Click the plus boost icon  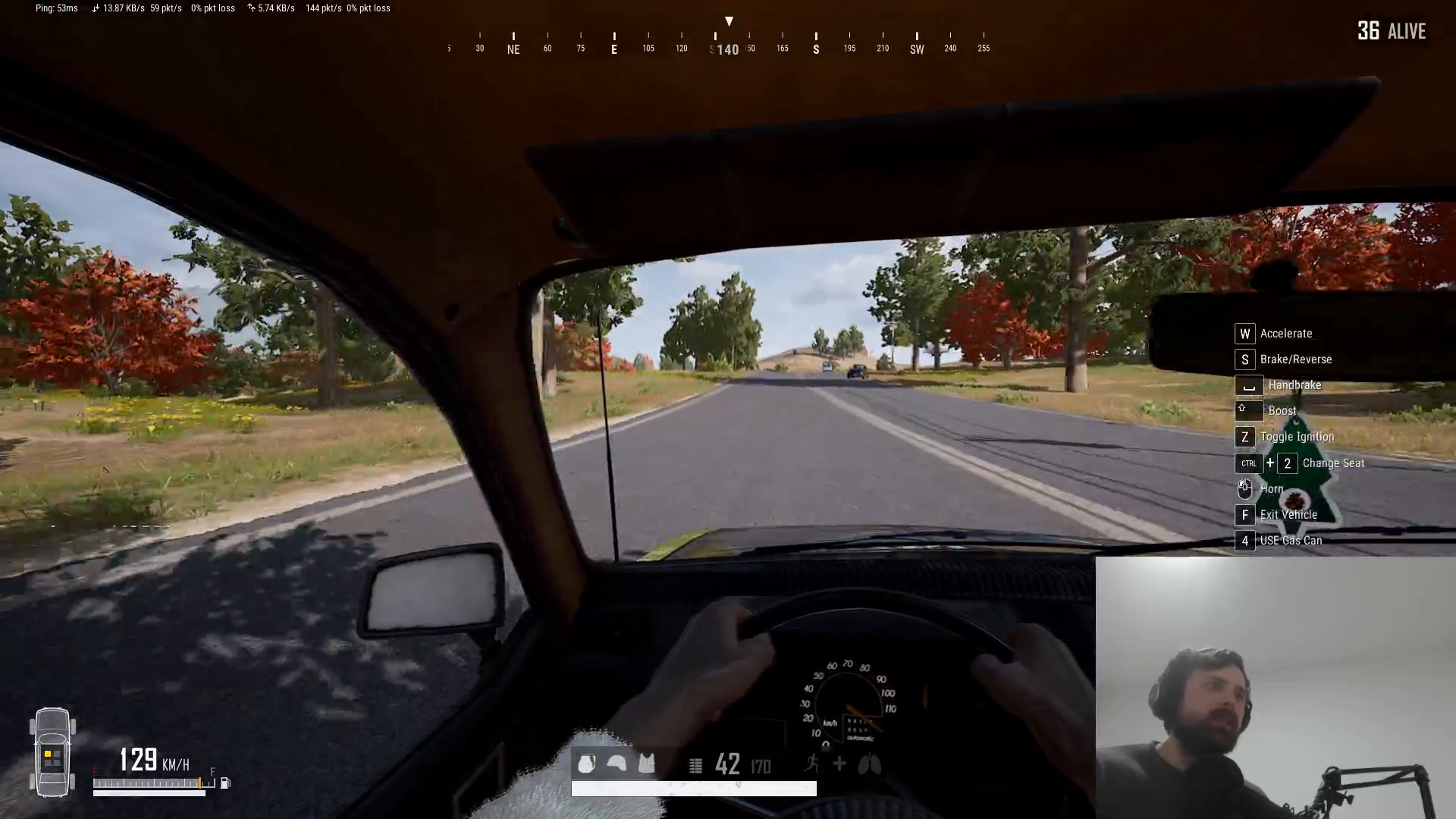pos(839,765)
